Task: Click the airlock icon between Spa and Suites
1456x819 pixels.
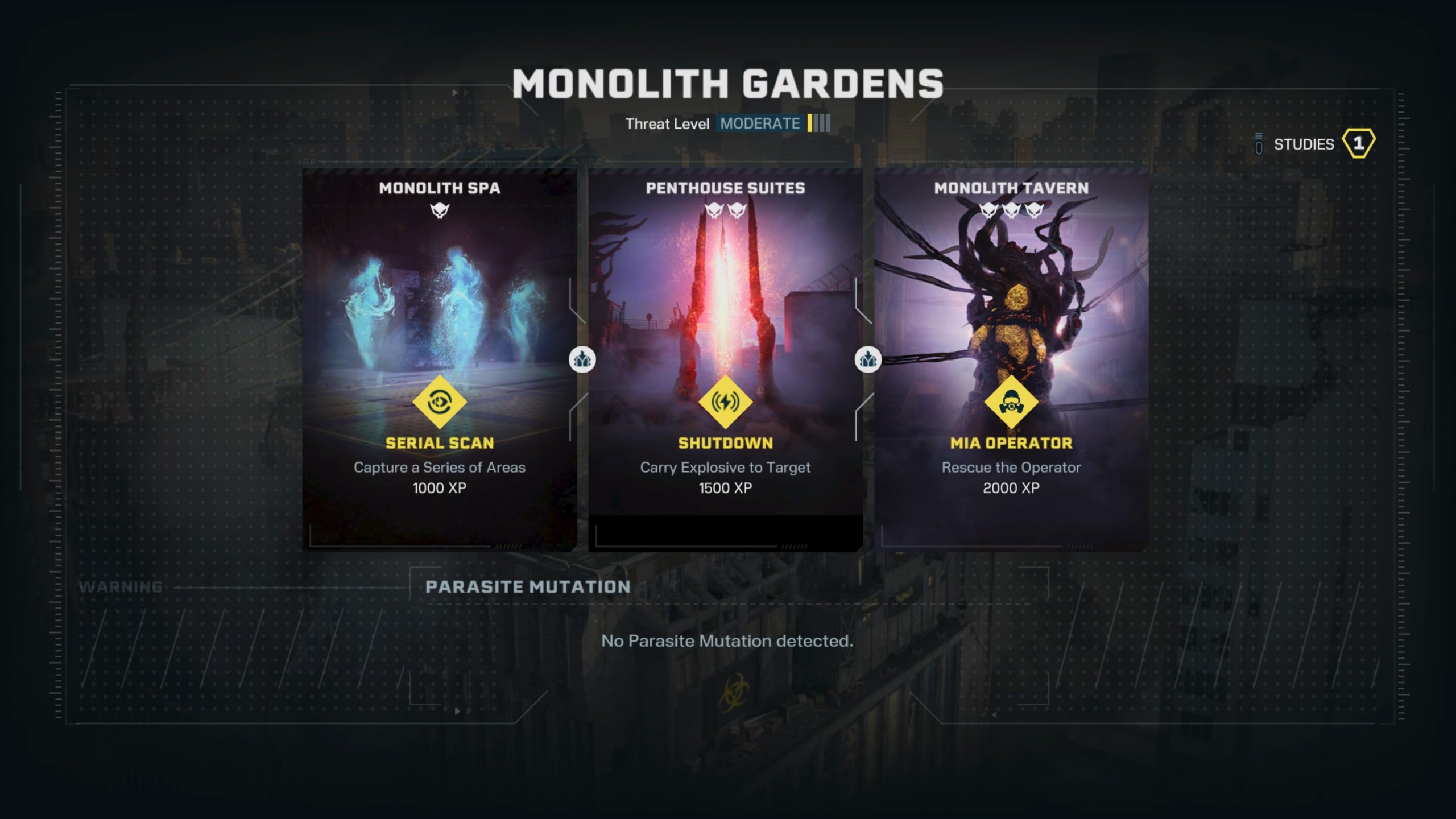Action: (582, 359)
